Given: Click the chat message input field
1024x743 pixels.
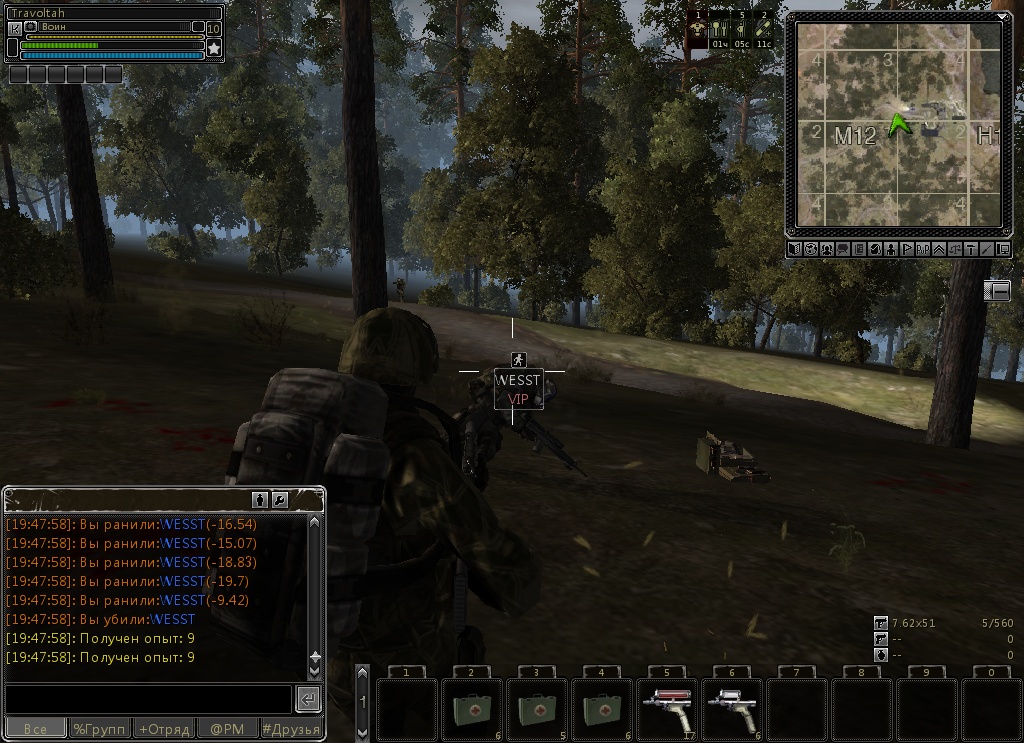Looking at the screenshot, I should pos(148,699).
